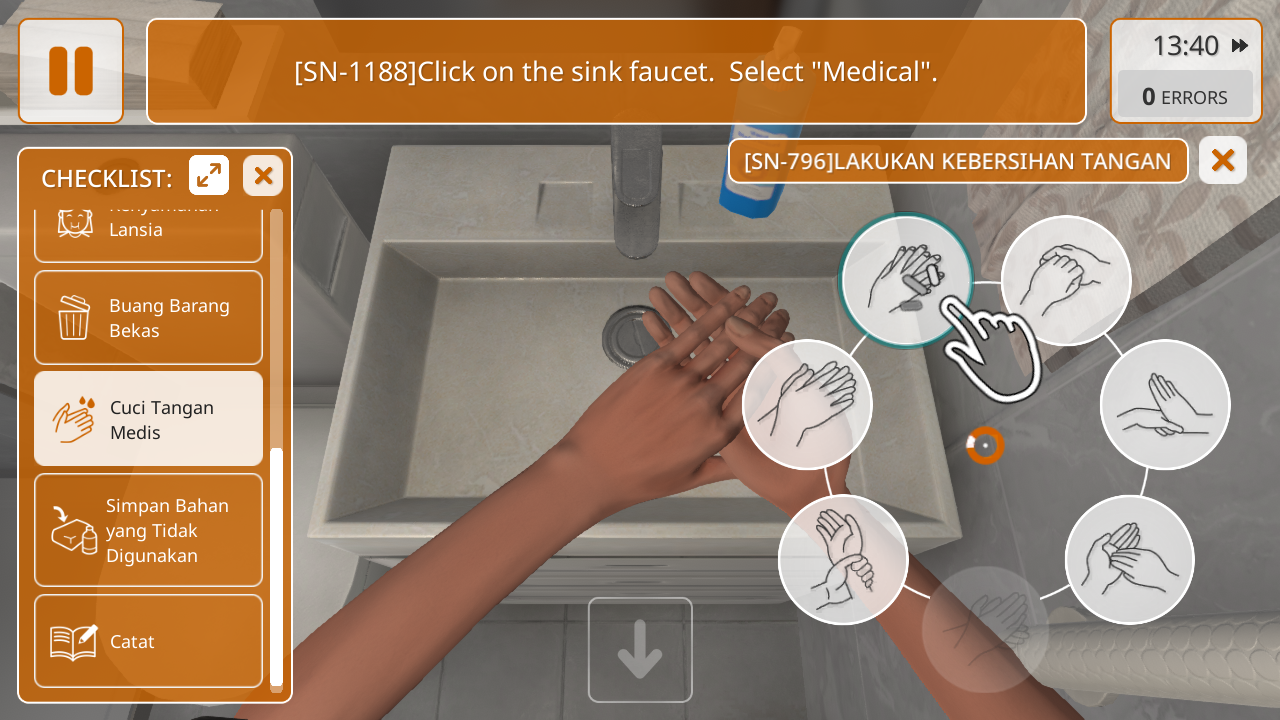Screen dimensions: 1280x720
Task: Select the Buang Barang Bekas checklist item
Action: pos(148,318)
